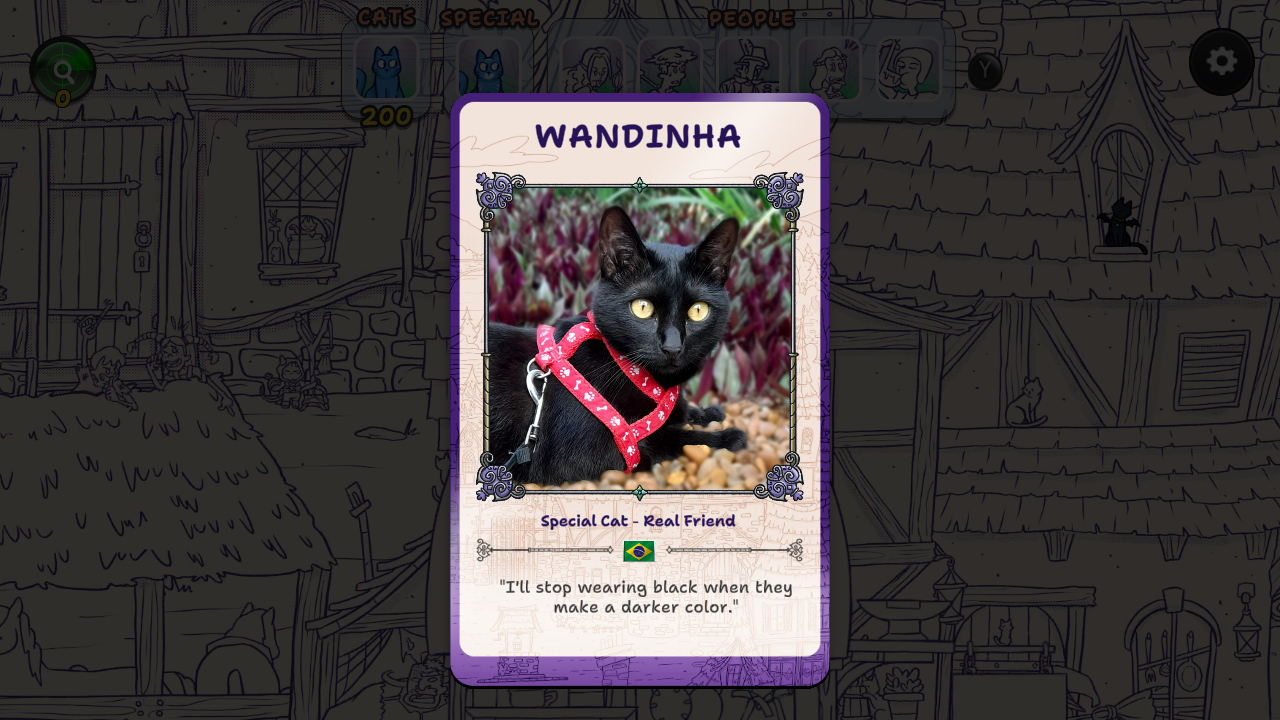Click the Brazil flag on the Wandinha card
Viewport: 1280px width, 720px height.
coord(640,550)
